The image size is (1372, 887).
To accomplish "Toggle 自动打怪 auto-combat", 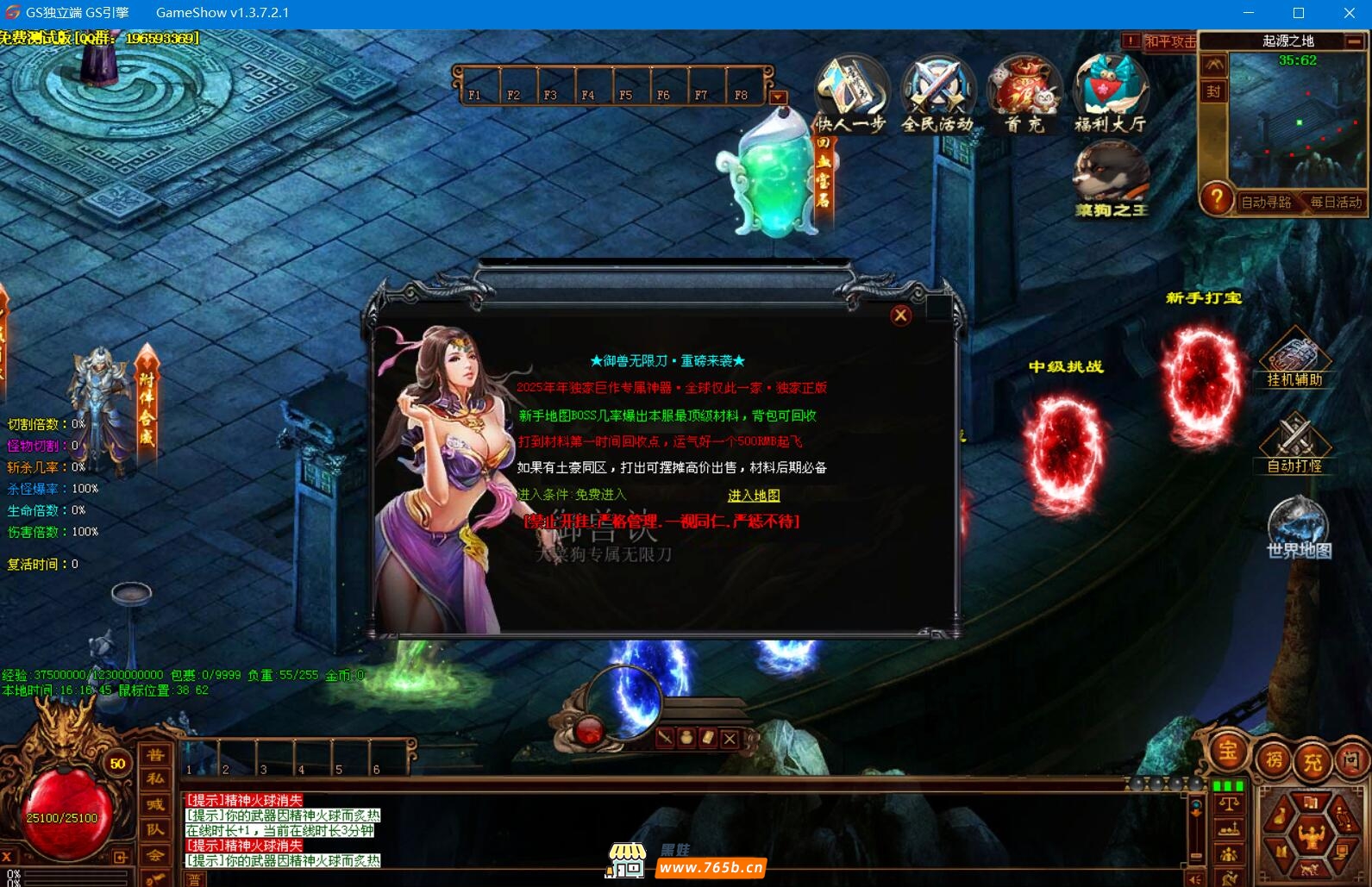I will 1294,443.
